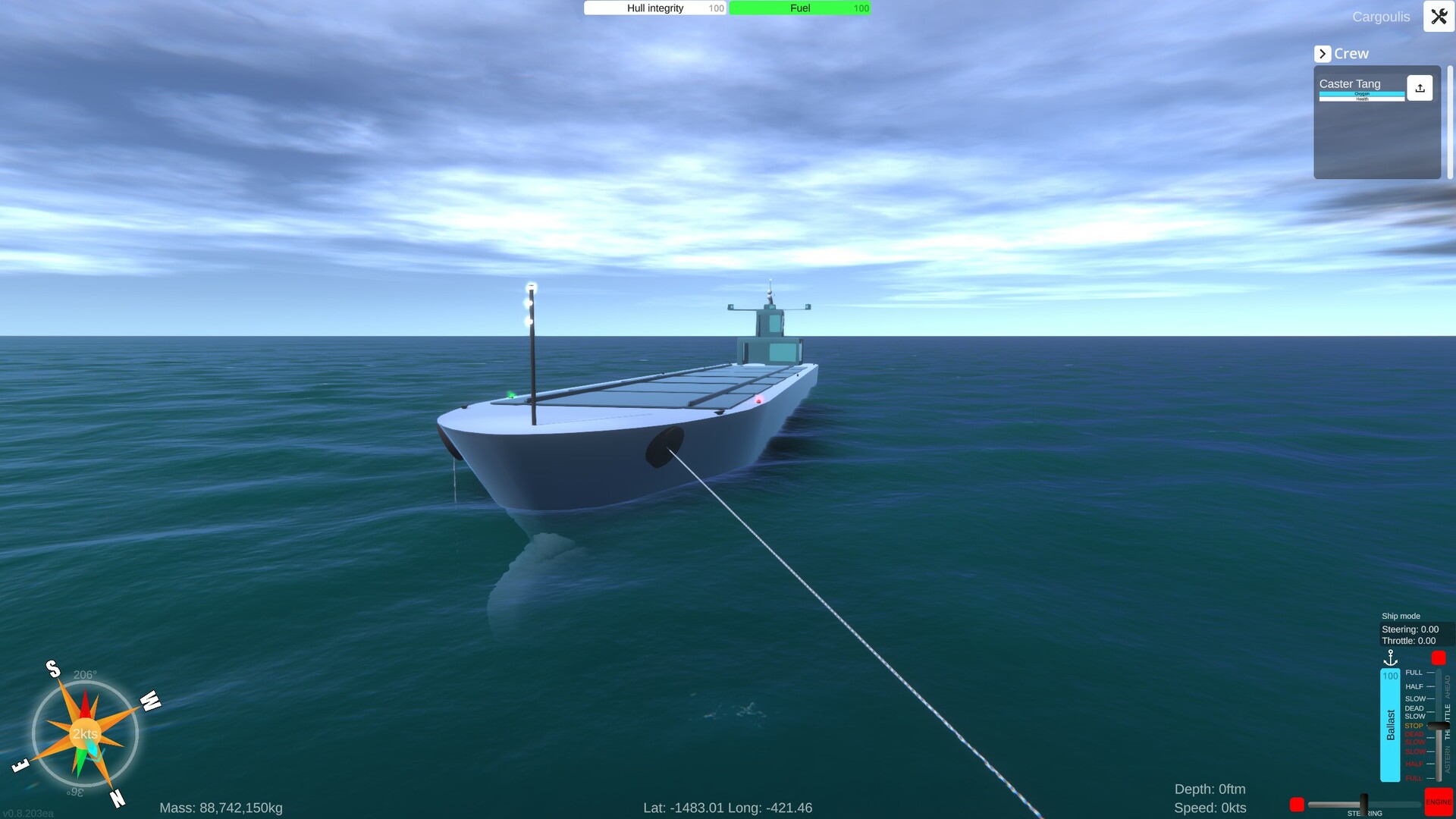
Task: Expand the Caster Tang crew card
Action: click(x=1357, y=83)
